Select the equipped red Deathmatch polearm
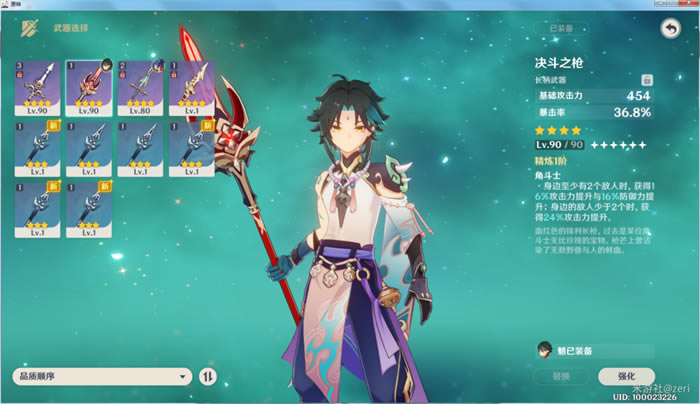The width and height of the screenshot is (700, 404). click(88, 86)
